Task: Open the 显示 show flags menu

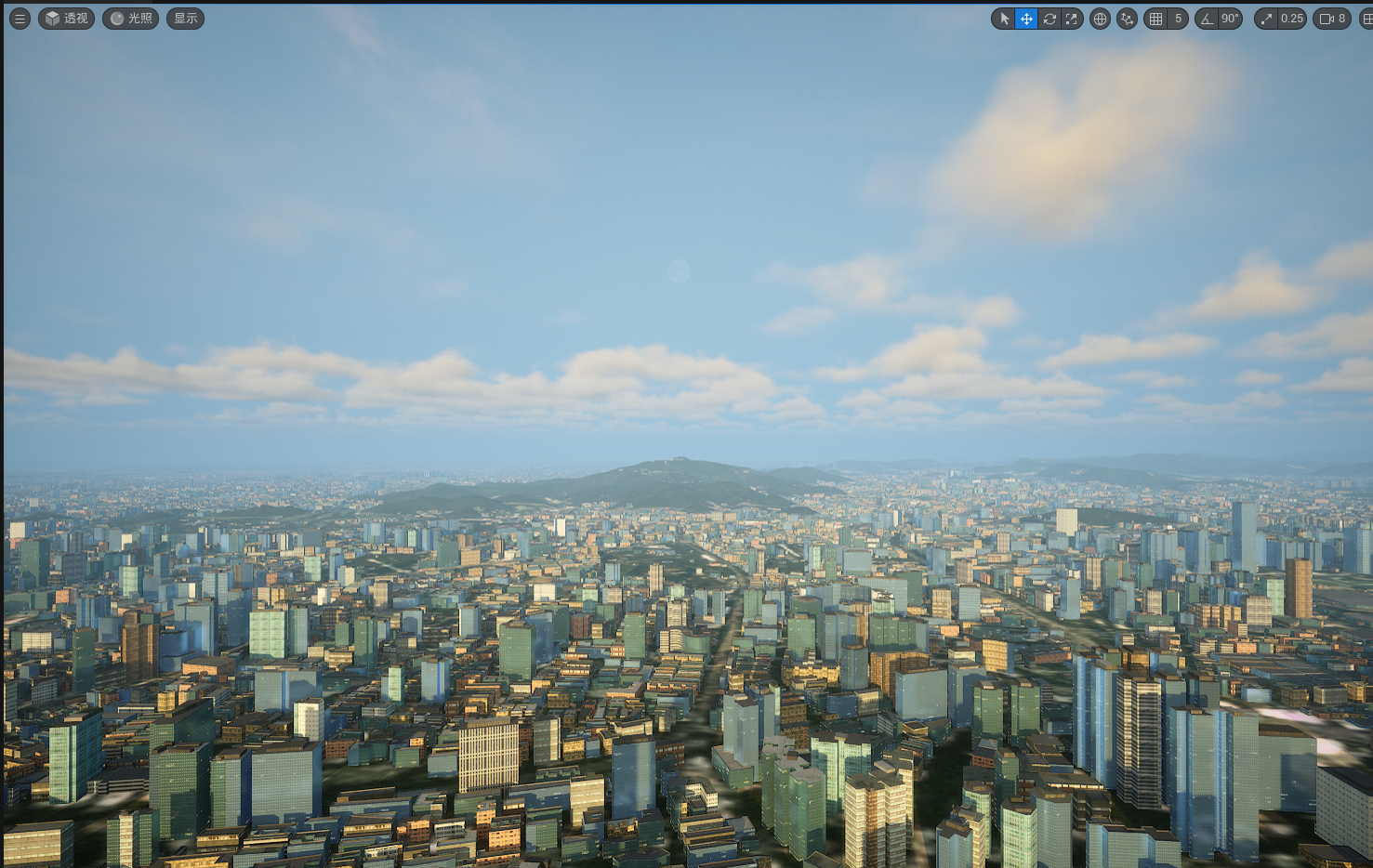Action: pyautogui.click(x=185, y=19)
